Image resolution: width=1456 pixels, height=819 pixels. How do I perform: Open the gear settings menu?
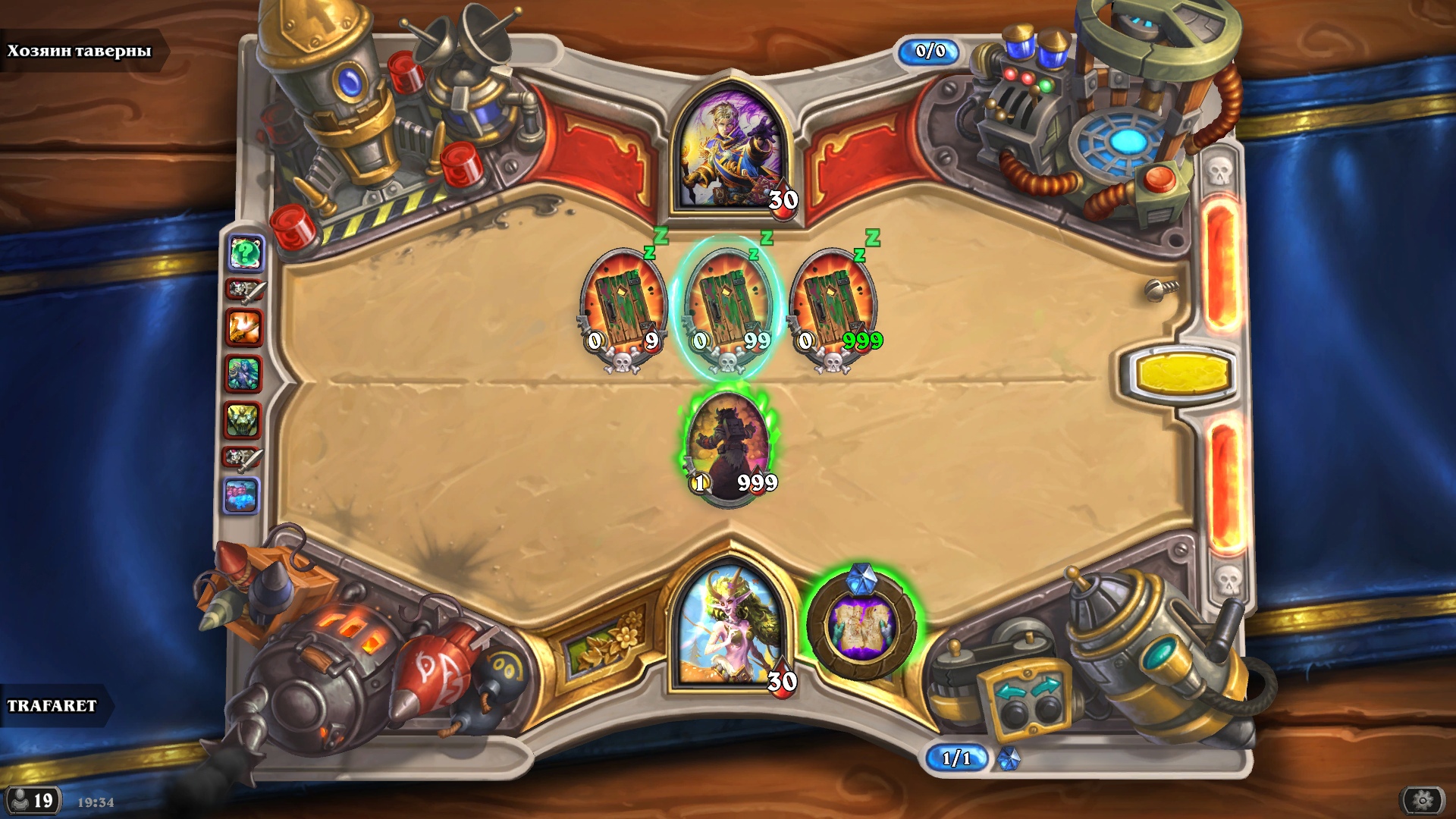pos(1423,800)
